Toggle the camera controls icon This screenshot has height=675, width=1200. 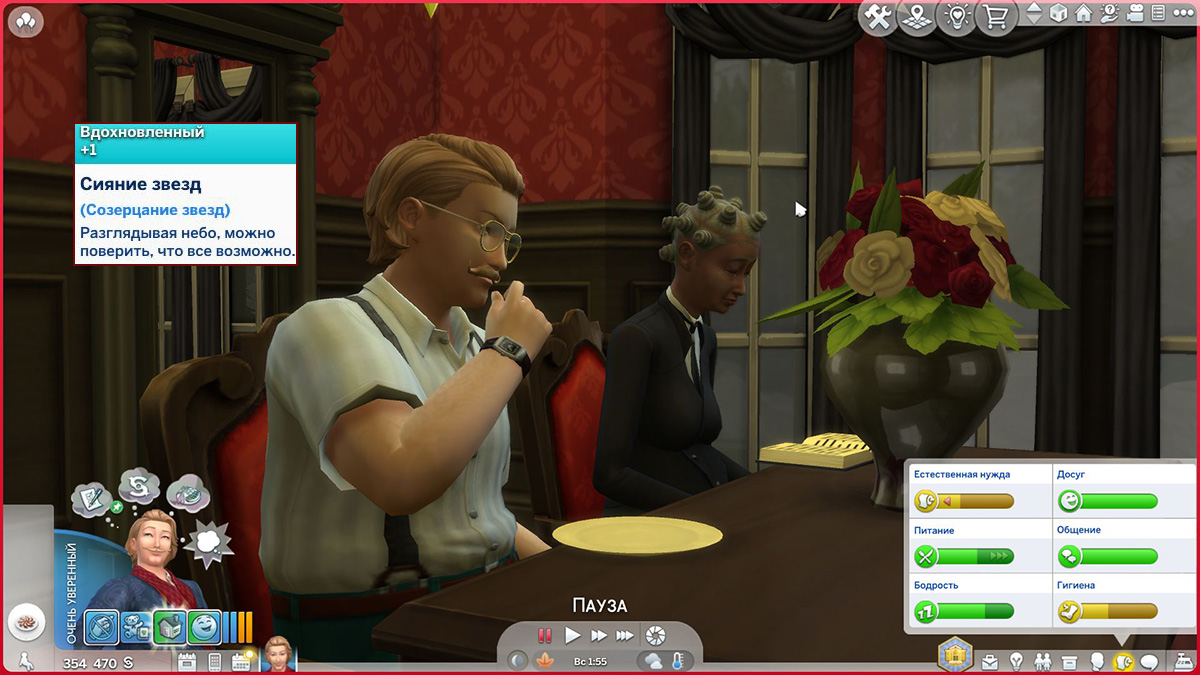pos(1135,14)
